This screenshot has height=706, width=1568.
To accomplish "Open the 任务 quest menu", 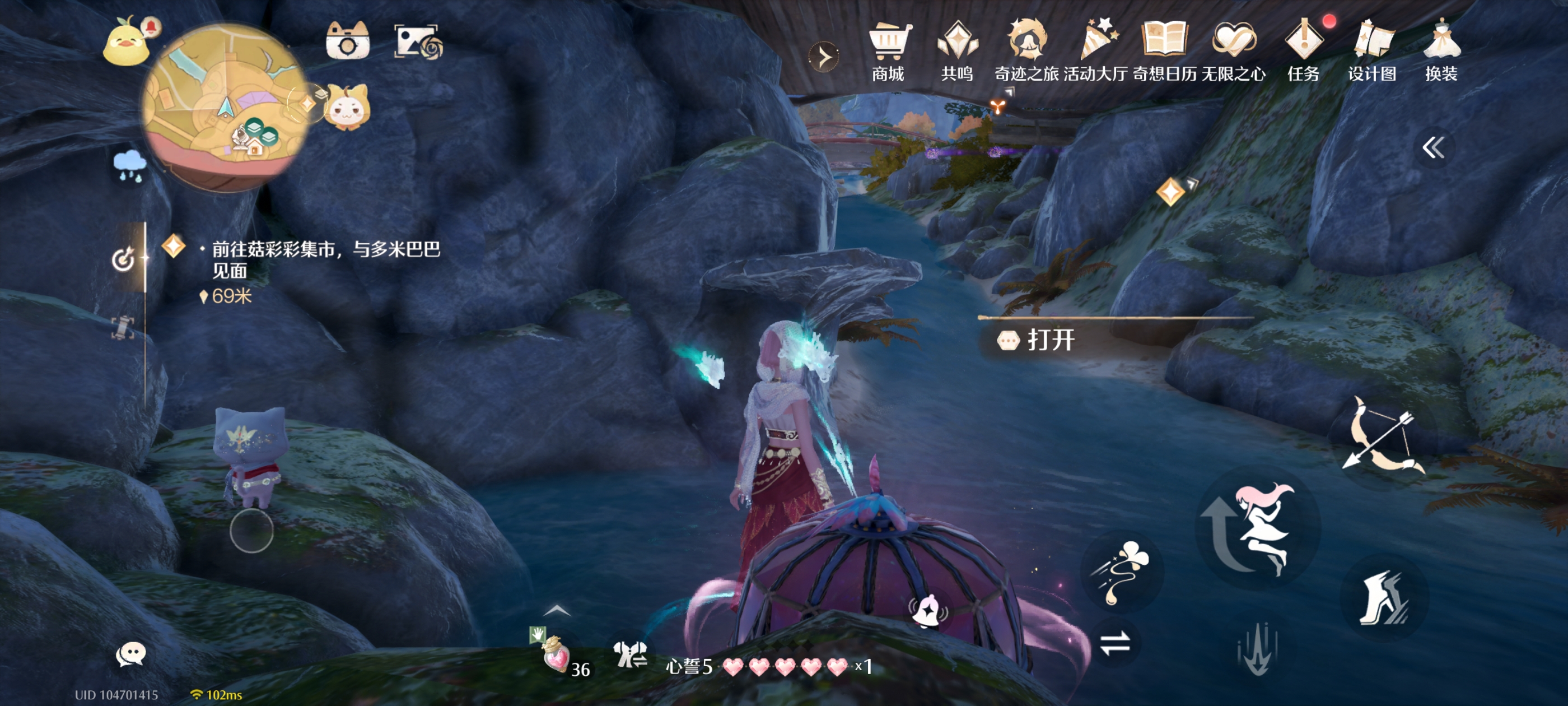I will [x=1303, y=52].
